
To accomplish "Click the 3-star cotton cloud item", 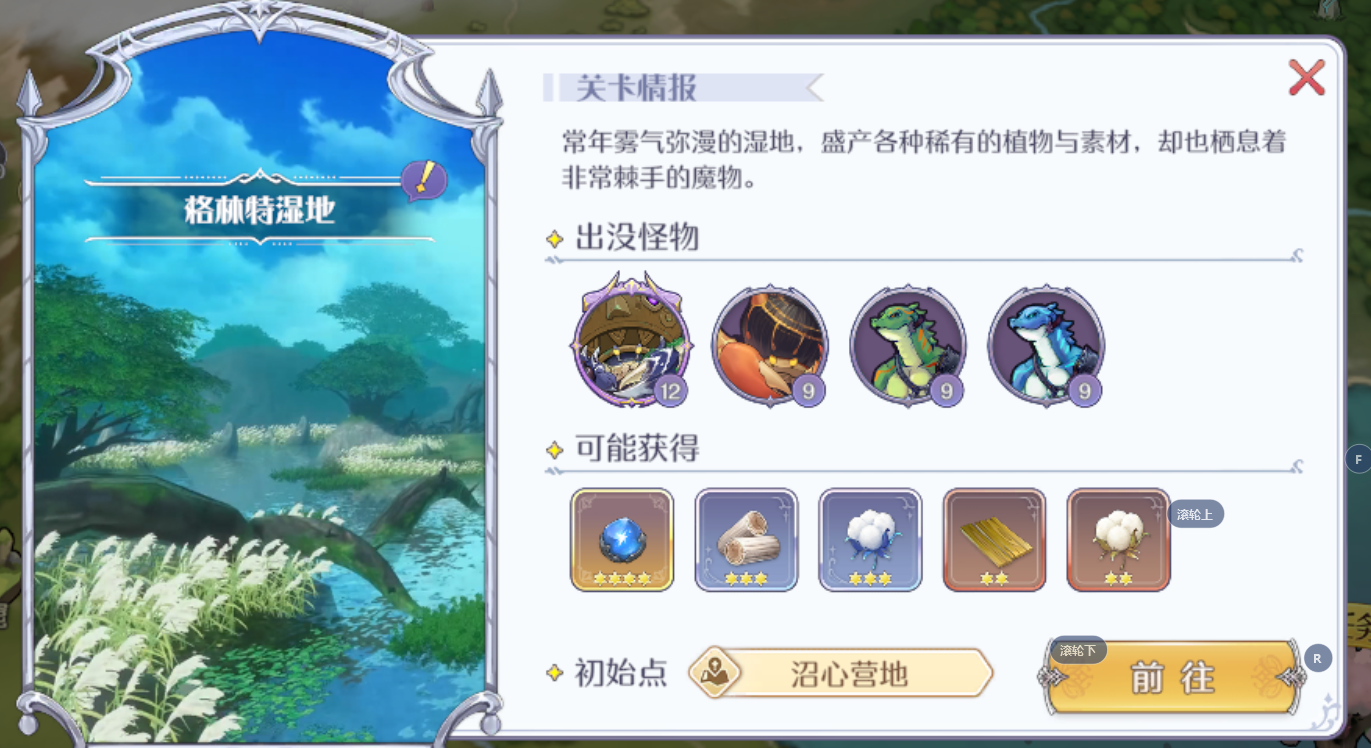I will pyautogui.click(x=870, y=540).
